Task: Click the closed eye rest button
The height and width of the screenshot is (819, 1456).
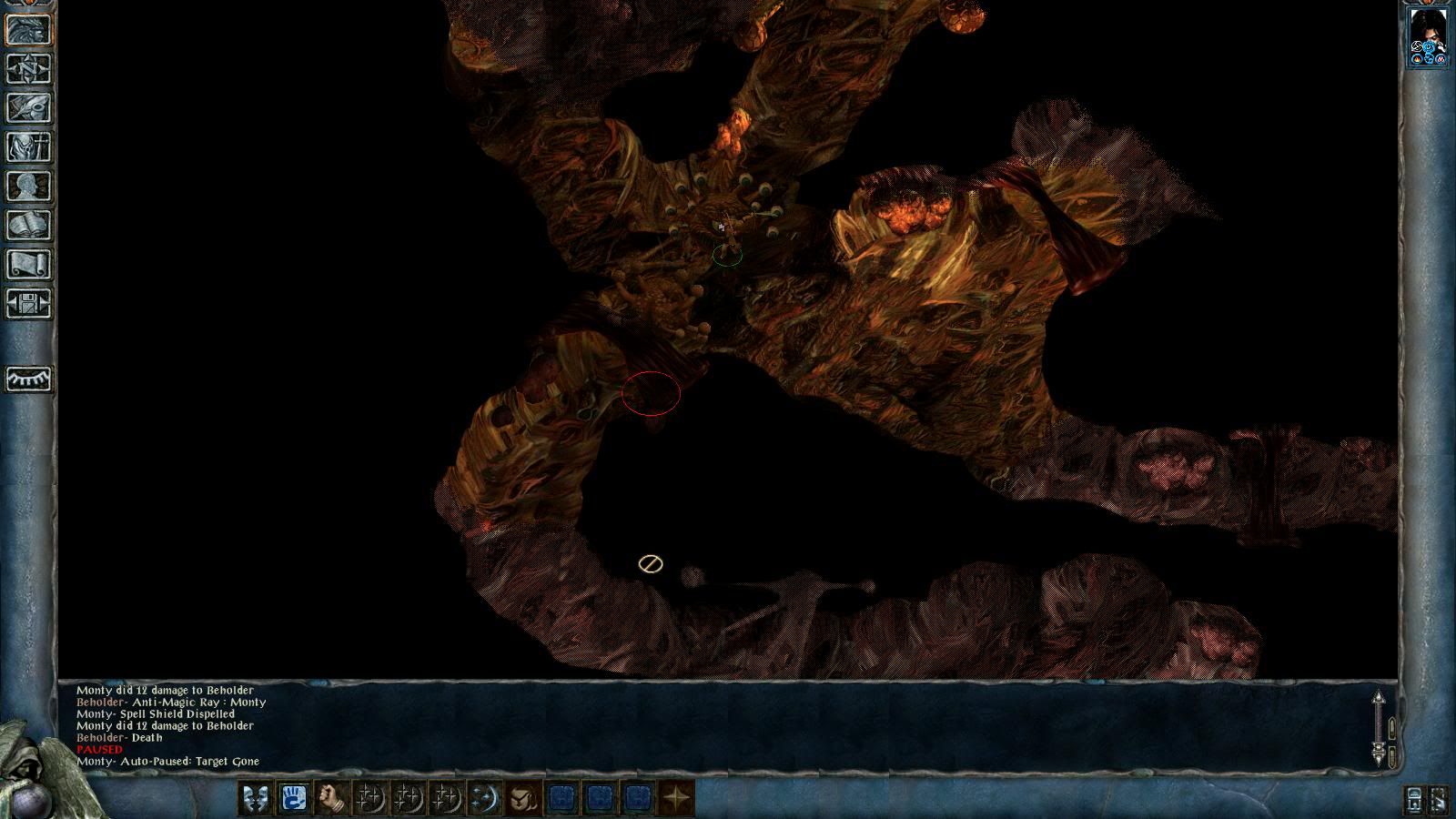Action: (x=29, y=378)
